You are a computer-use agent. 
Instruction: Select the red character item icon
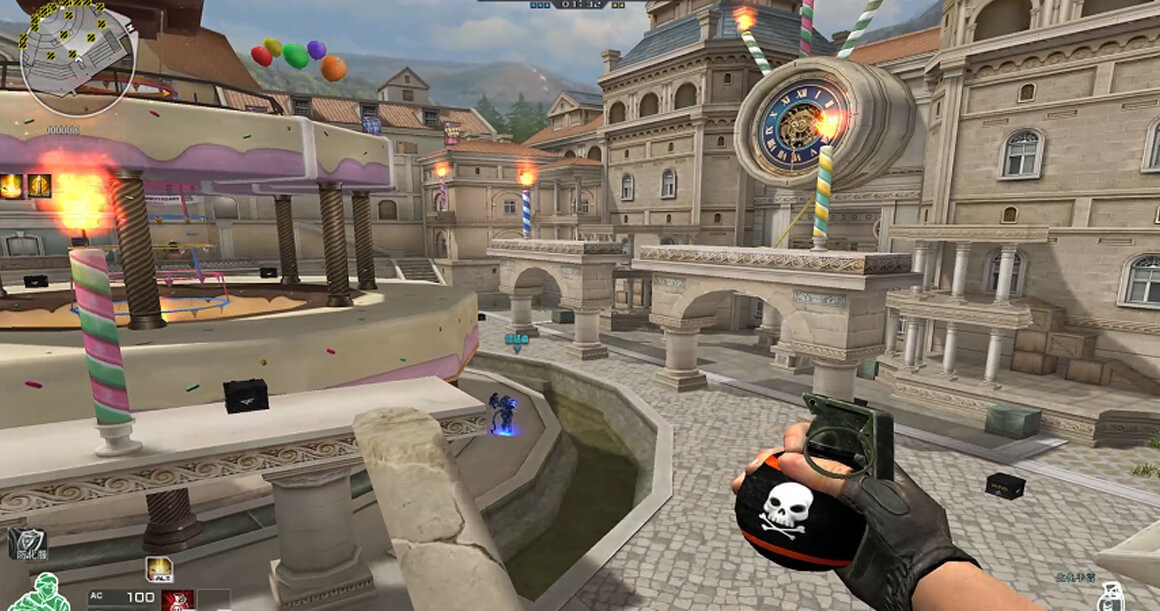point(177,600)
